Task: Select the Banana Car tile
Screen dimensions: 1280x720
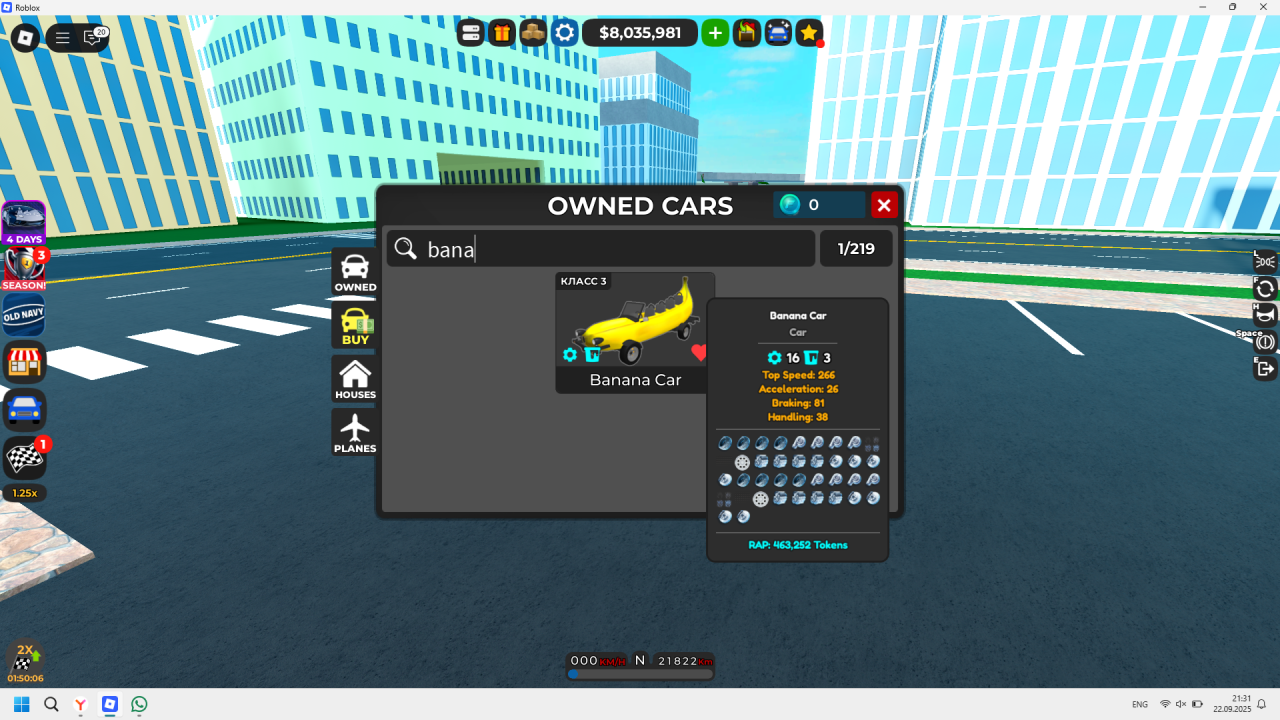Action: [635, 332]
